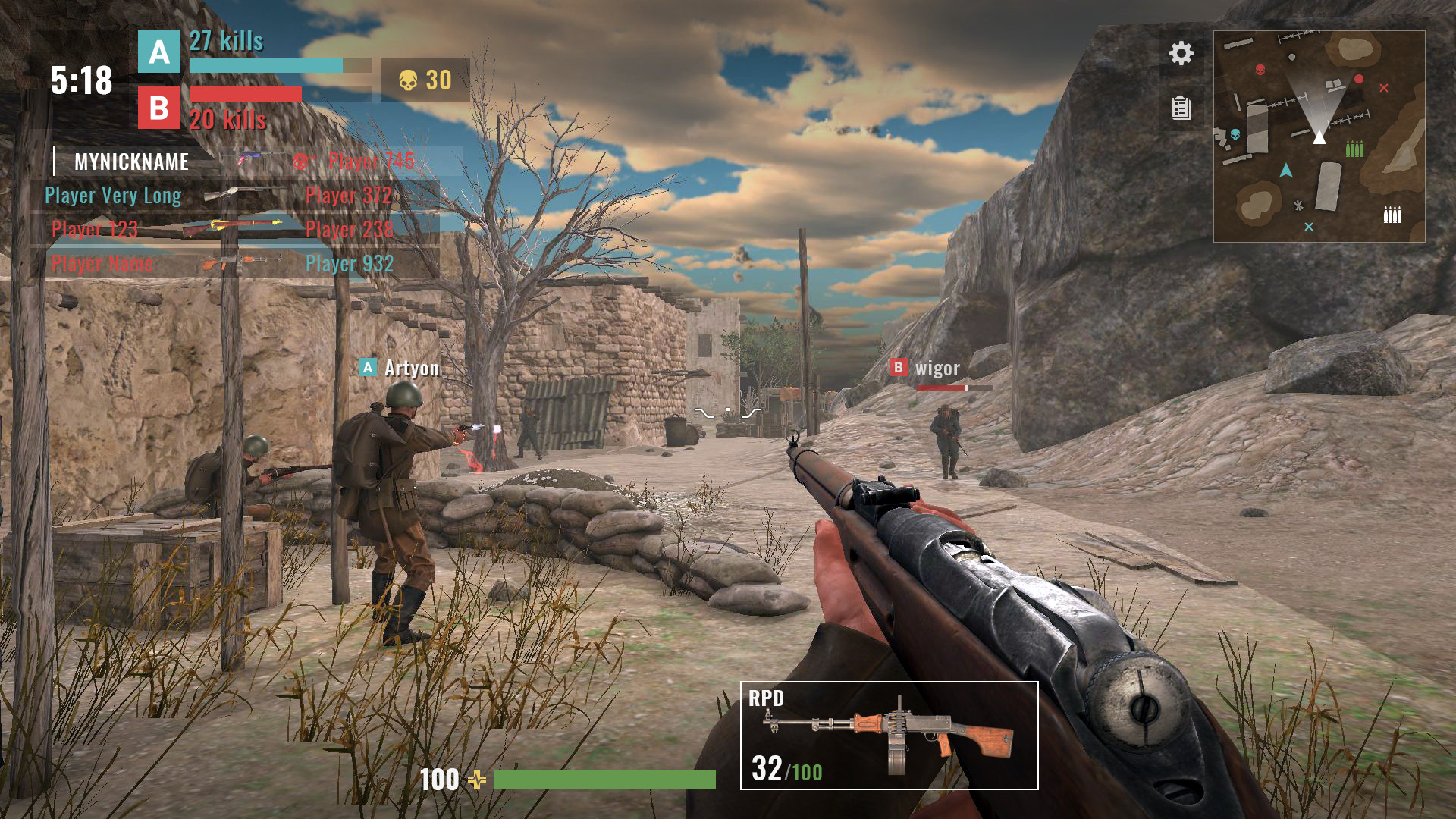Click the yellow skull kill-limit icon
This screenshot has width=1456, height=819.
(409, 79)
